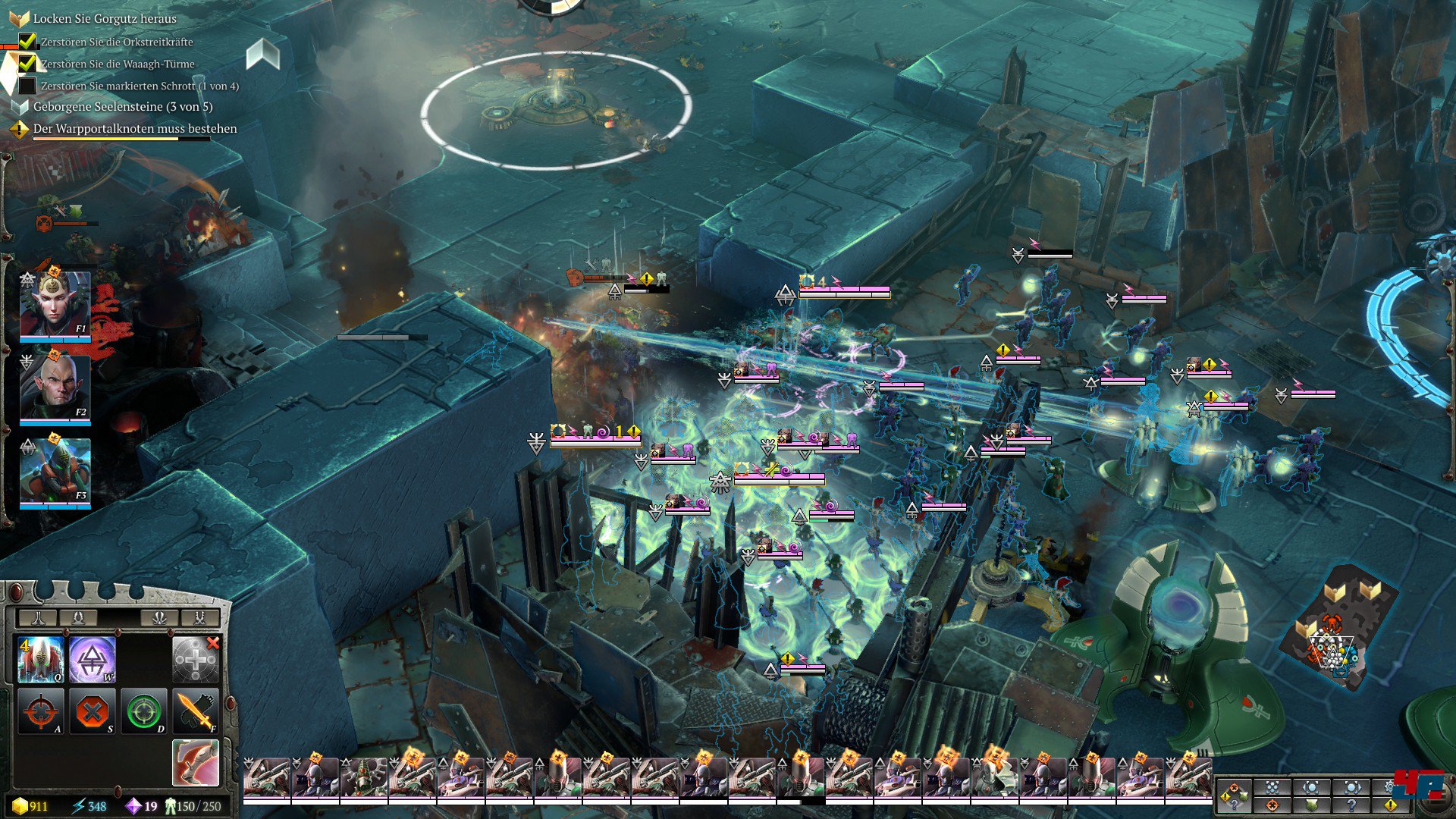Click the greyed-out plus ability with red X

pyautogui.click(x=196, y=659)
